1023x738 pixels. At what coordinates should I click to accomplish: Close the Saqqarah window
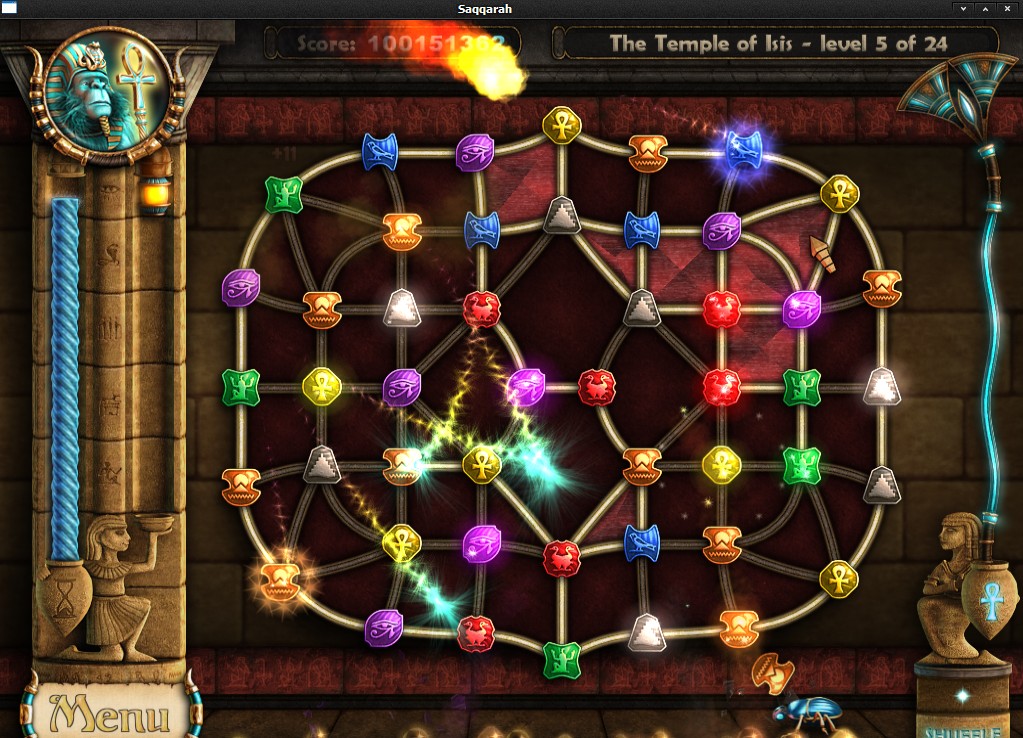point(1007,8)
